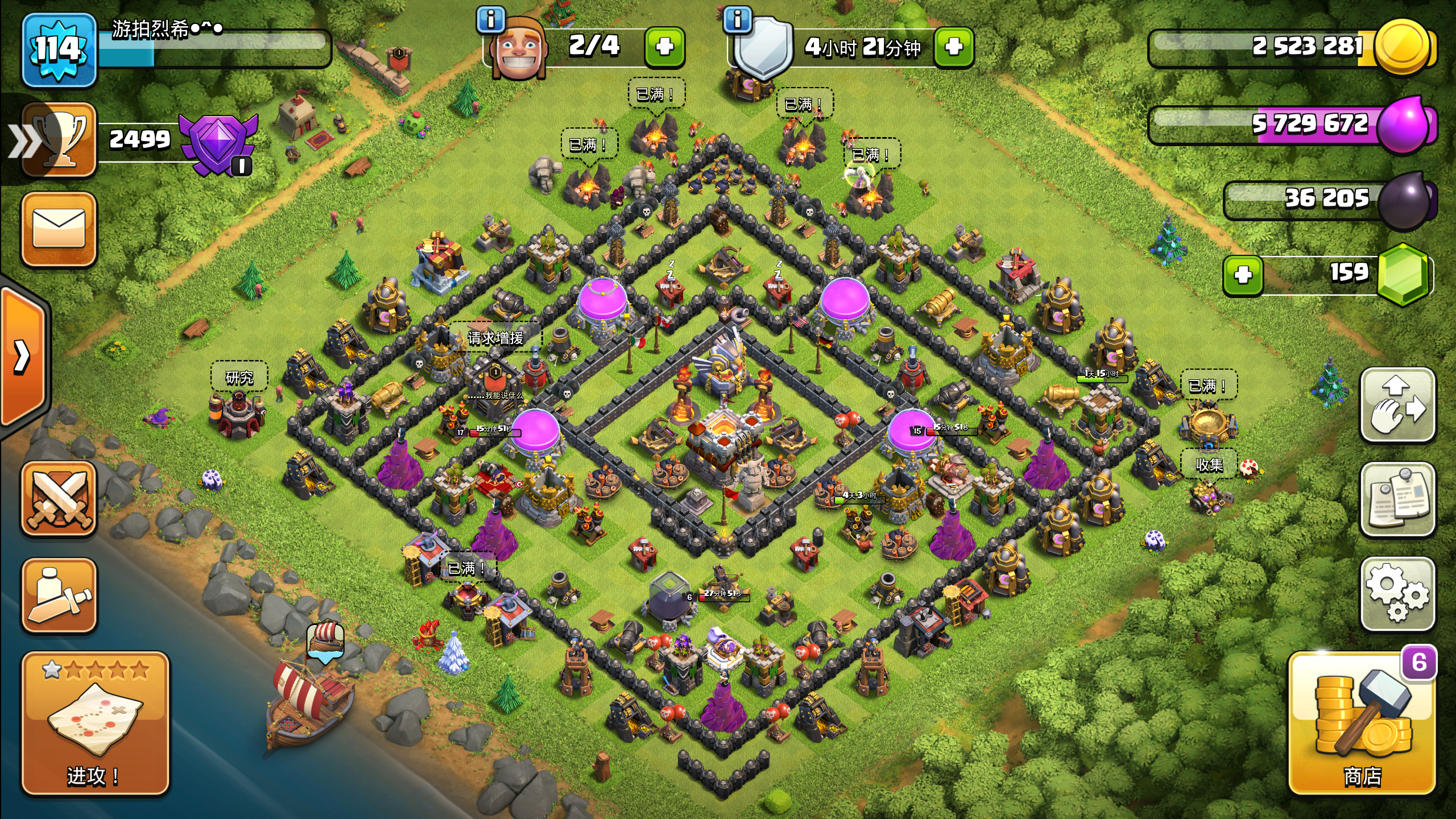The height and width of the screenshot is (819, 1456).
Task: Open the player level 114 profile badge
Action: (59, 50)
